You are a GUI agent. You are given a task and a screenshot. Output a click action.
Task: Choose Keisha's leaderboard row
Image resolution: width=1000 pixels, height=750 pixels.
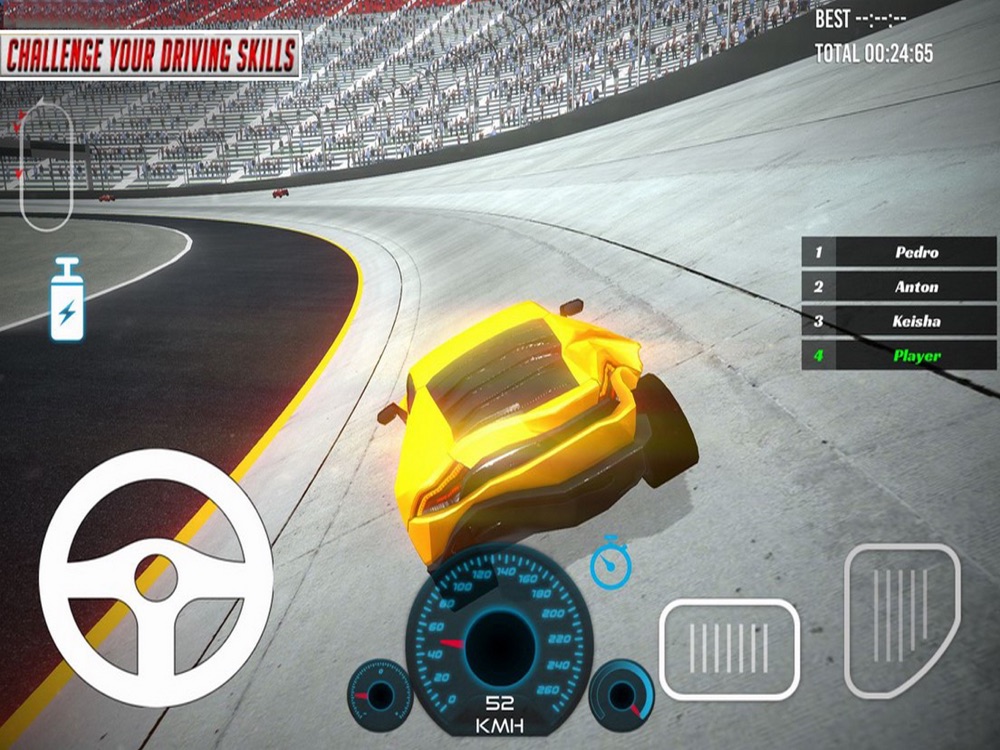899,321
